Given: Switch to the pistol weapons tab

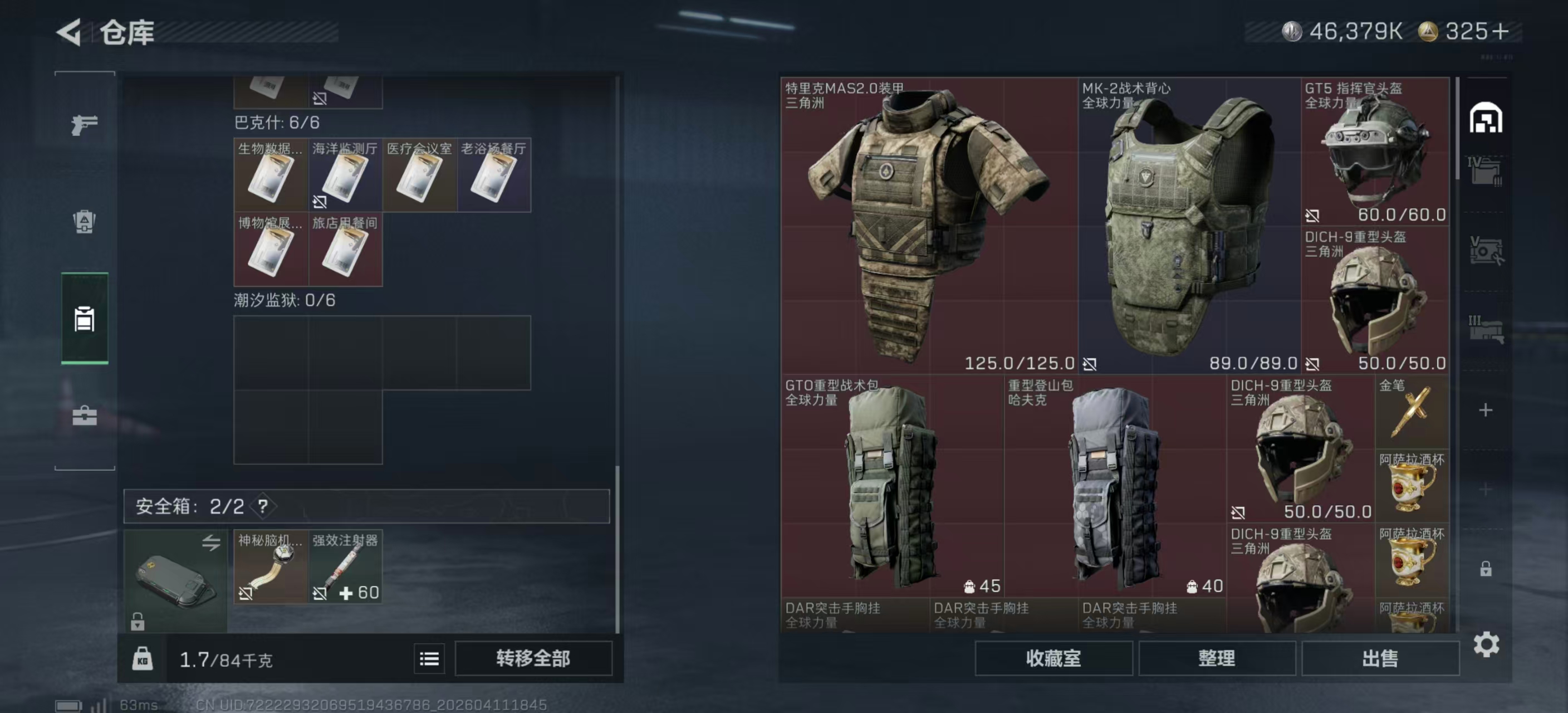Looking at the screenshot, I should (x=84, y=125).
